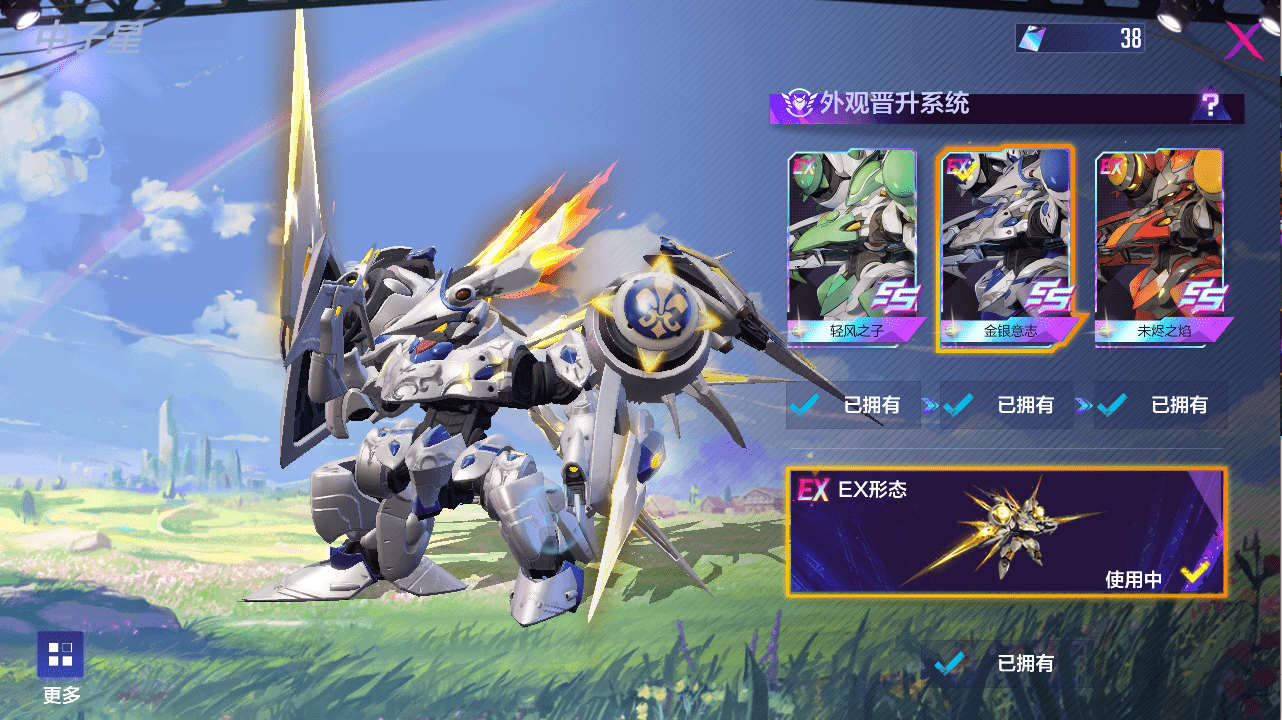The height and width of the screenshot is (720, 1282).
Task: Close the appearance screen with the X
Action: pos(1243,41)
